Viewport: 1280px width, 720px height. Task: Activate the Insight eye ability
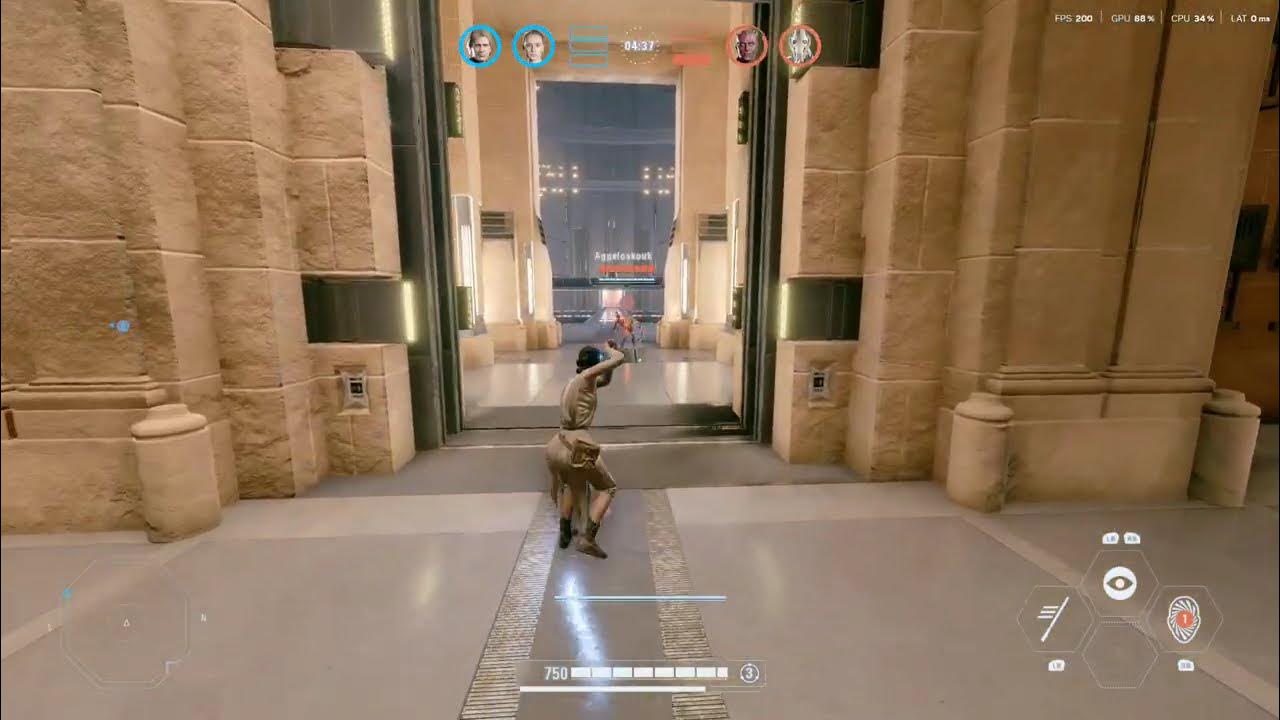[x=1119, y=583]
